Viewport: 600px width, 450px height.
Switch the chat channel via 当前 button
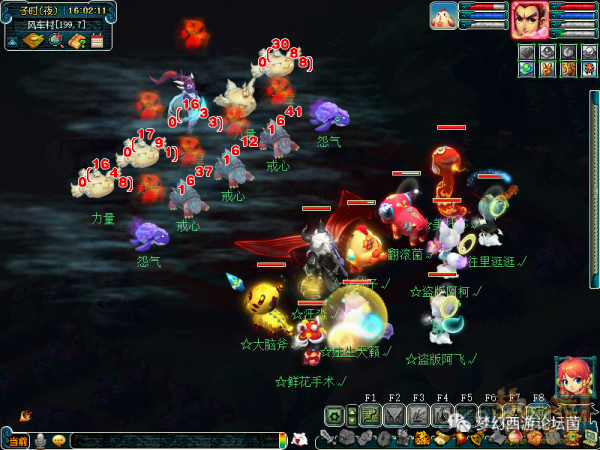coord(18,440)
